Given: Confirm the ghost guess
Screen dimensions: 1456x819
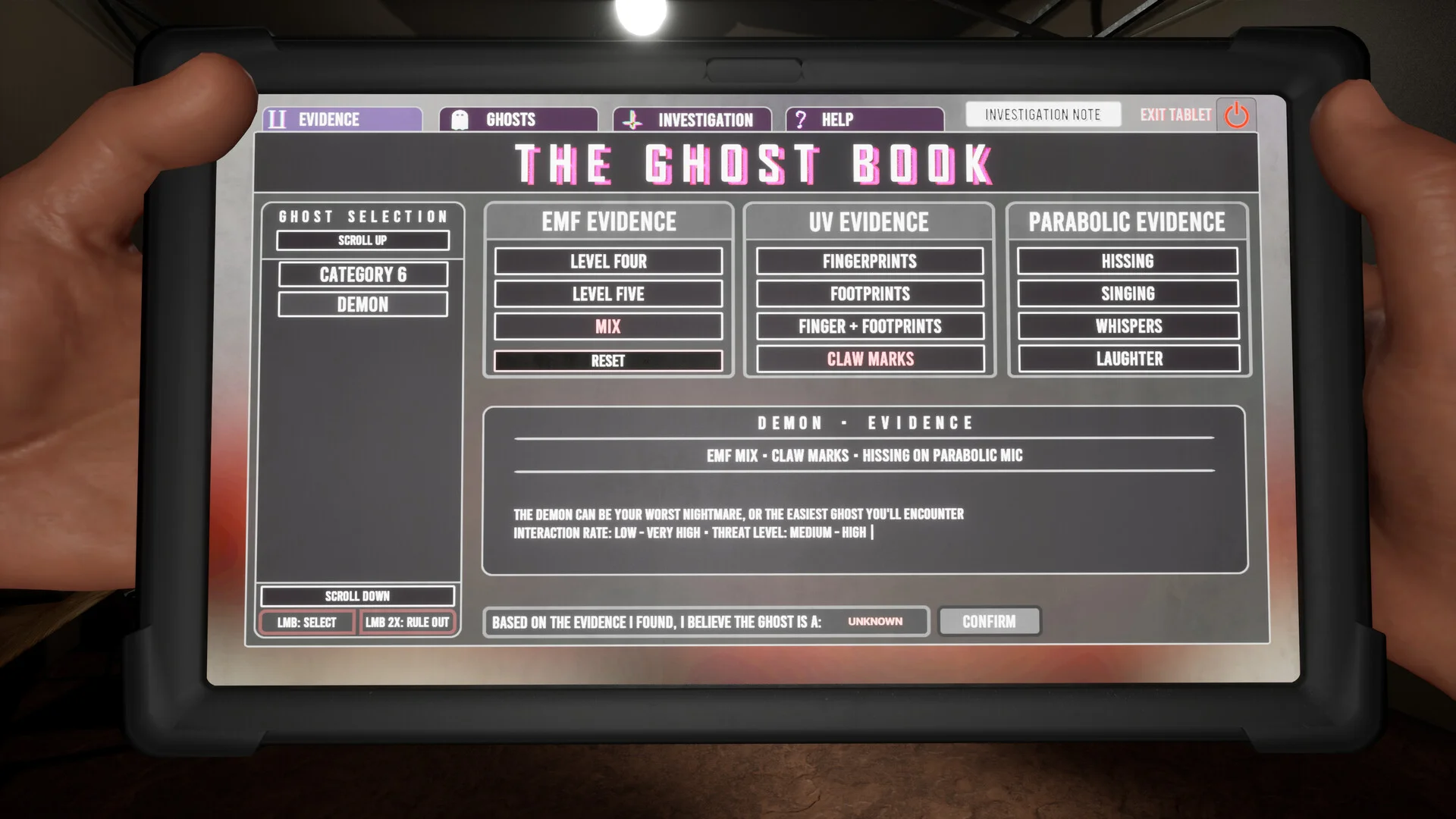Looking at the screenshot, I should (989, 622).
